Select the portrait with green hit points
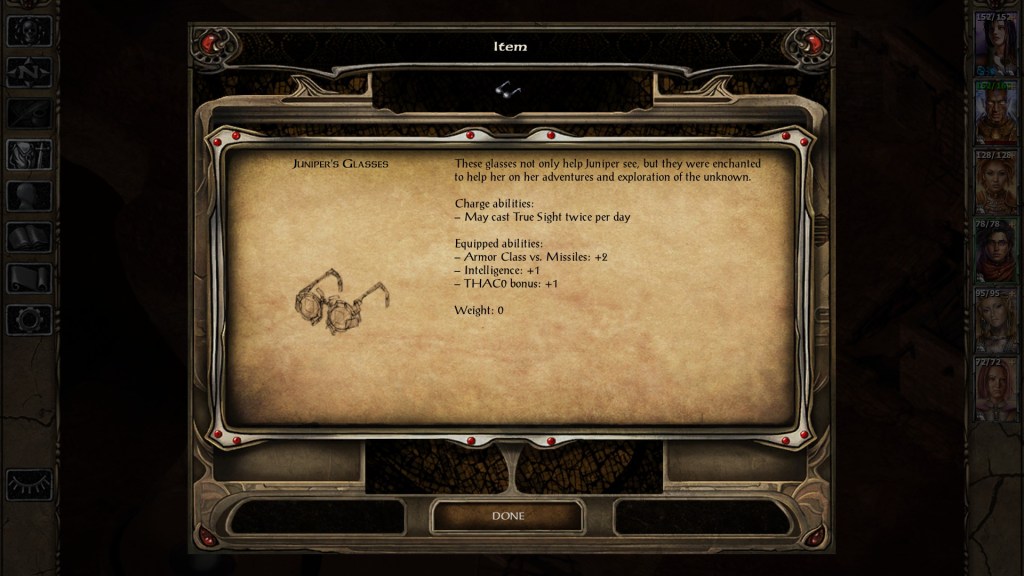The height and width of the screenshot is (576, 1024). tap(995, 115)
